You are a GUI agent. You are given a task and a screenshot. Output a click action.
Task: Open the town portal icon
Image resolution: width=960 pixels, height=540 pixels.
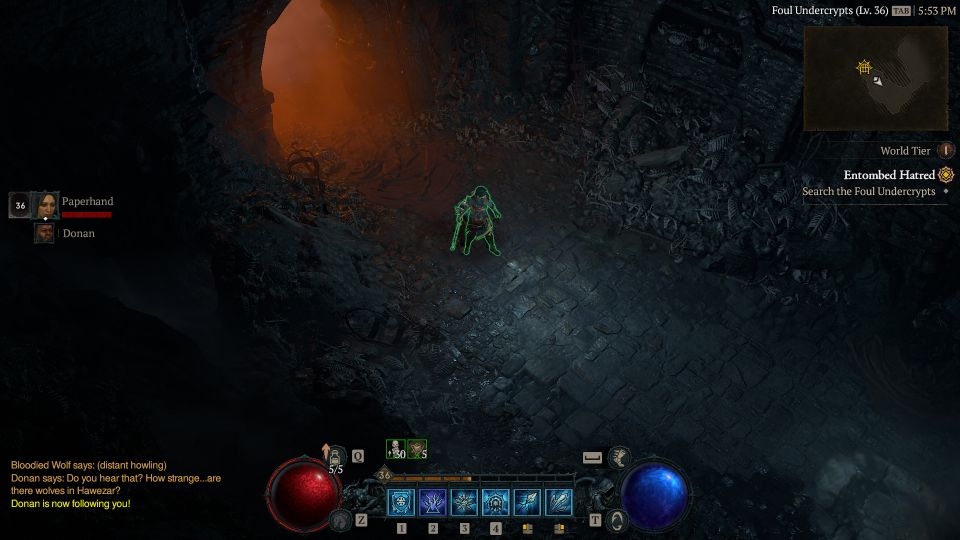click(617, 520)
